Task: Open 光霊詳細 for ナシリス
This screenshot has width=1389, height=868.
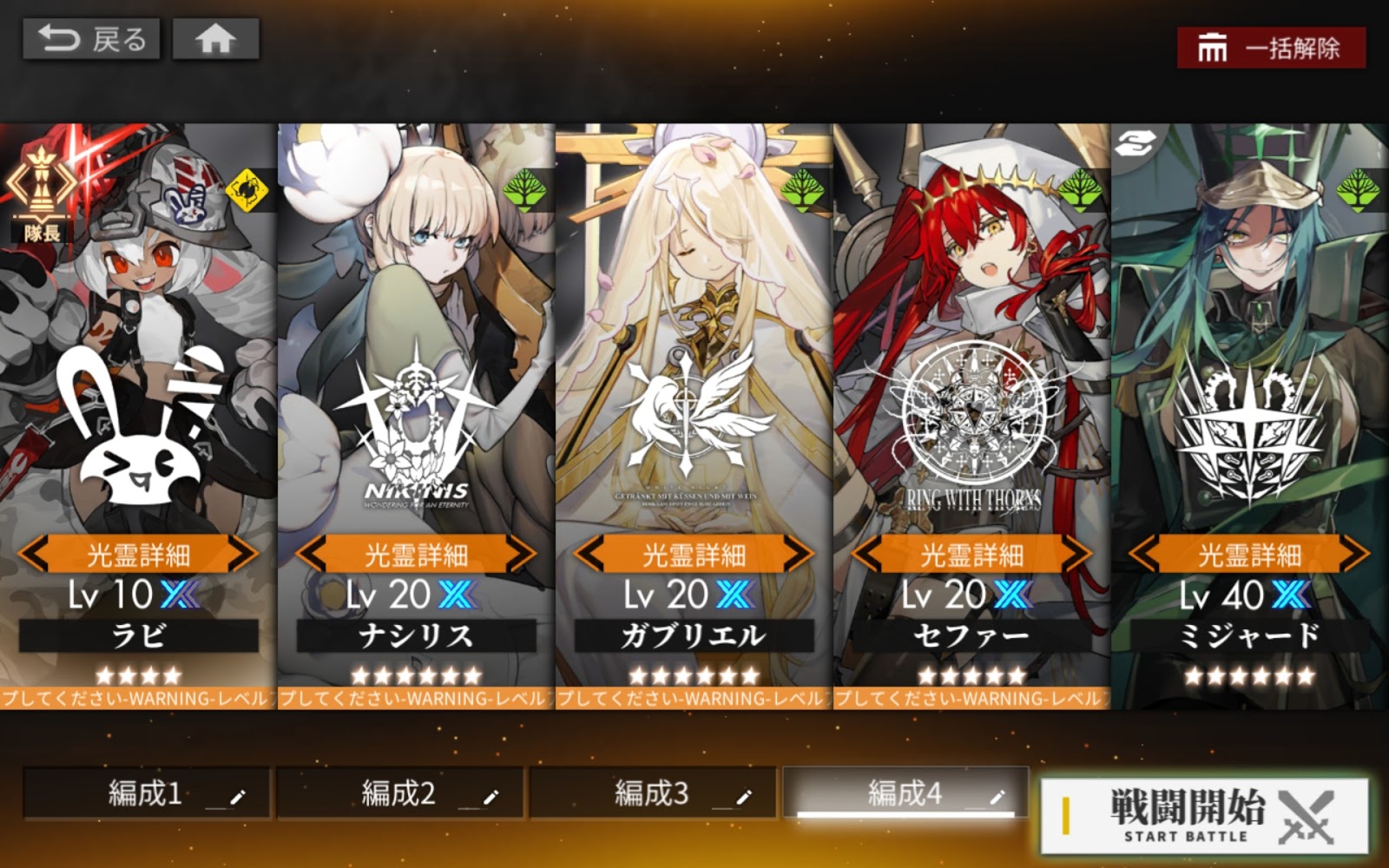Action: (416, 554)
